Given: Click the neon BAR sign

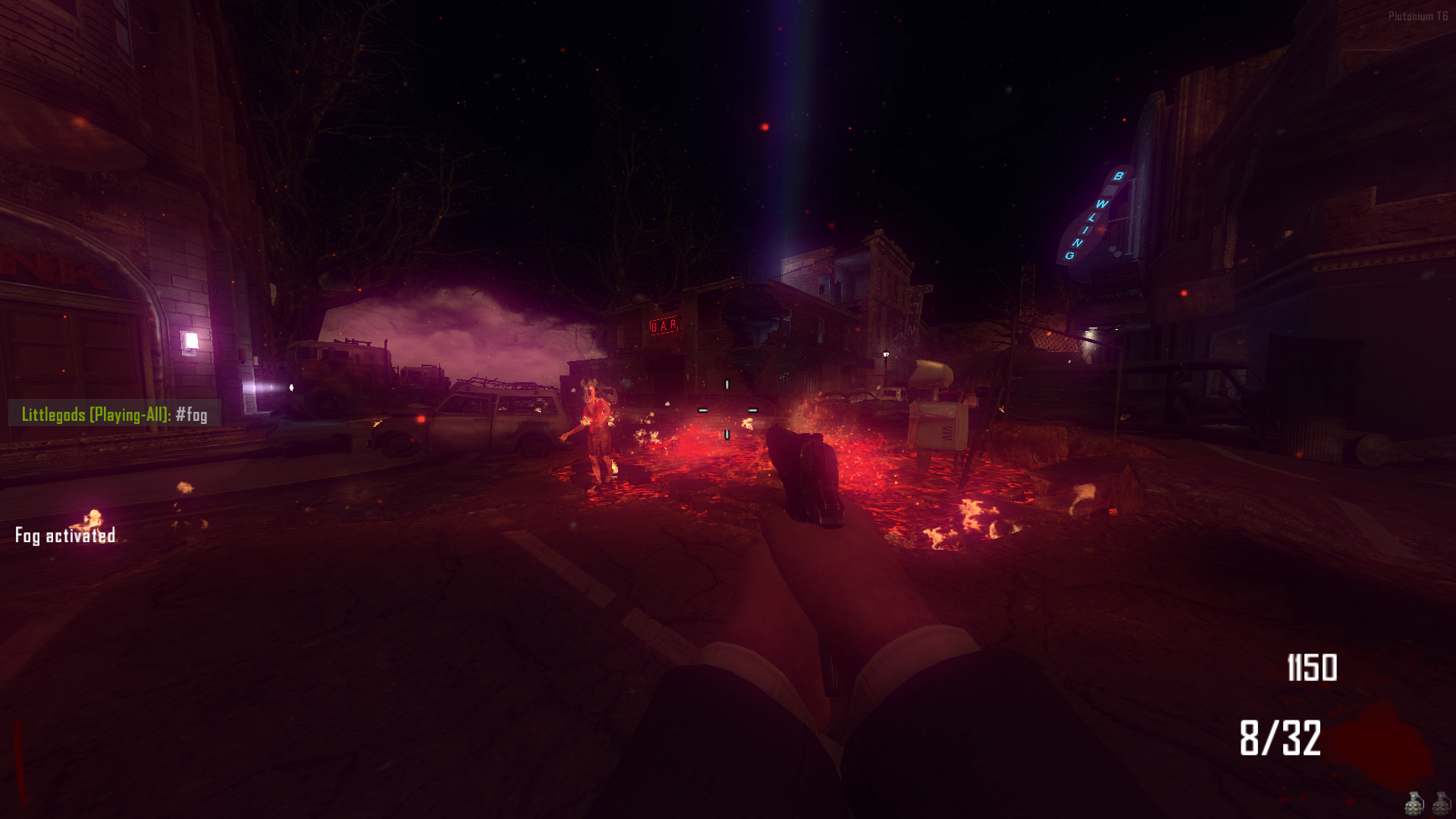Looking at the screenshot, I should [x=663, y=326].
